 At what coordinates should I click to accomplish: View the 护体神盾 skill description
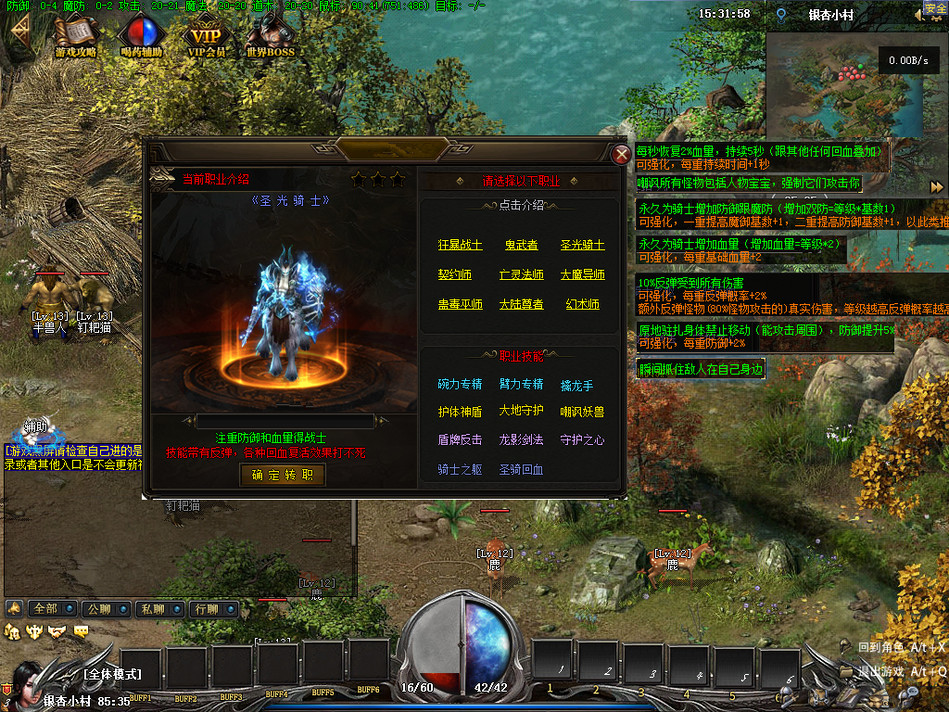point(460,411)
